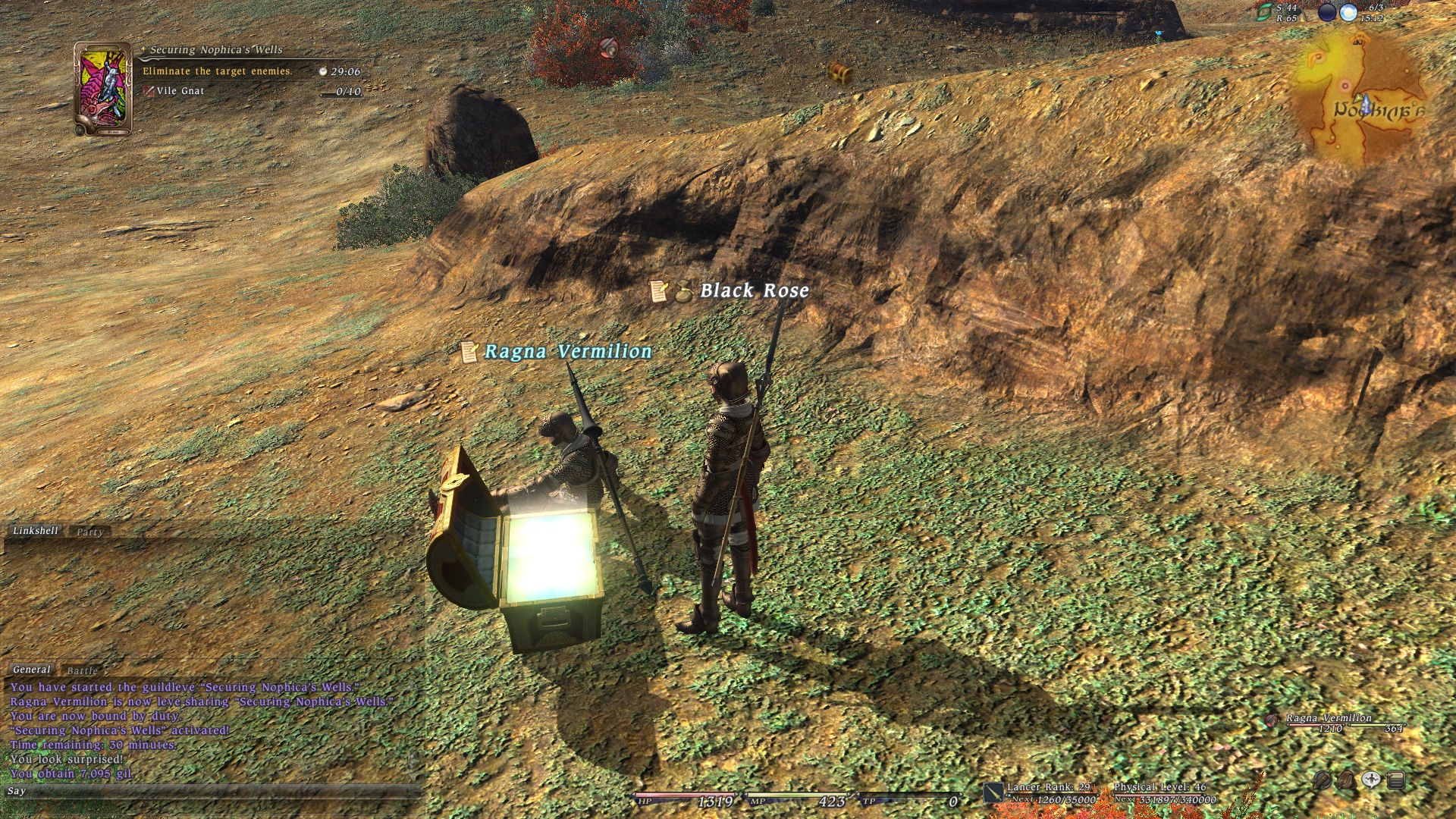Select Ragna Vermilion in the party list

coord(1329,718)
